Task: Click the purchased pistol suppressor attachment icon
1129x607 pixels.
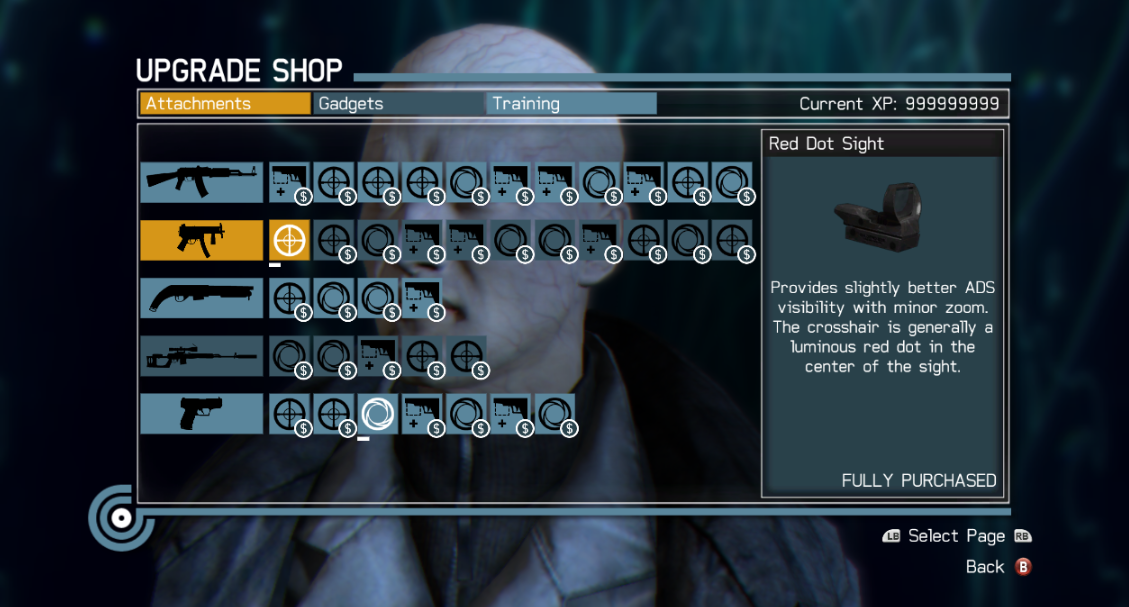Action: coord(378,414)
